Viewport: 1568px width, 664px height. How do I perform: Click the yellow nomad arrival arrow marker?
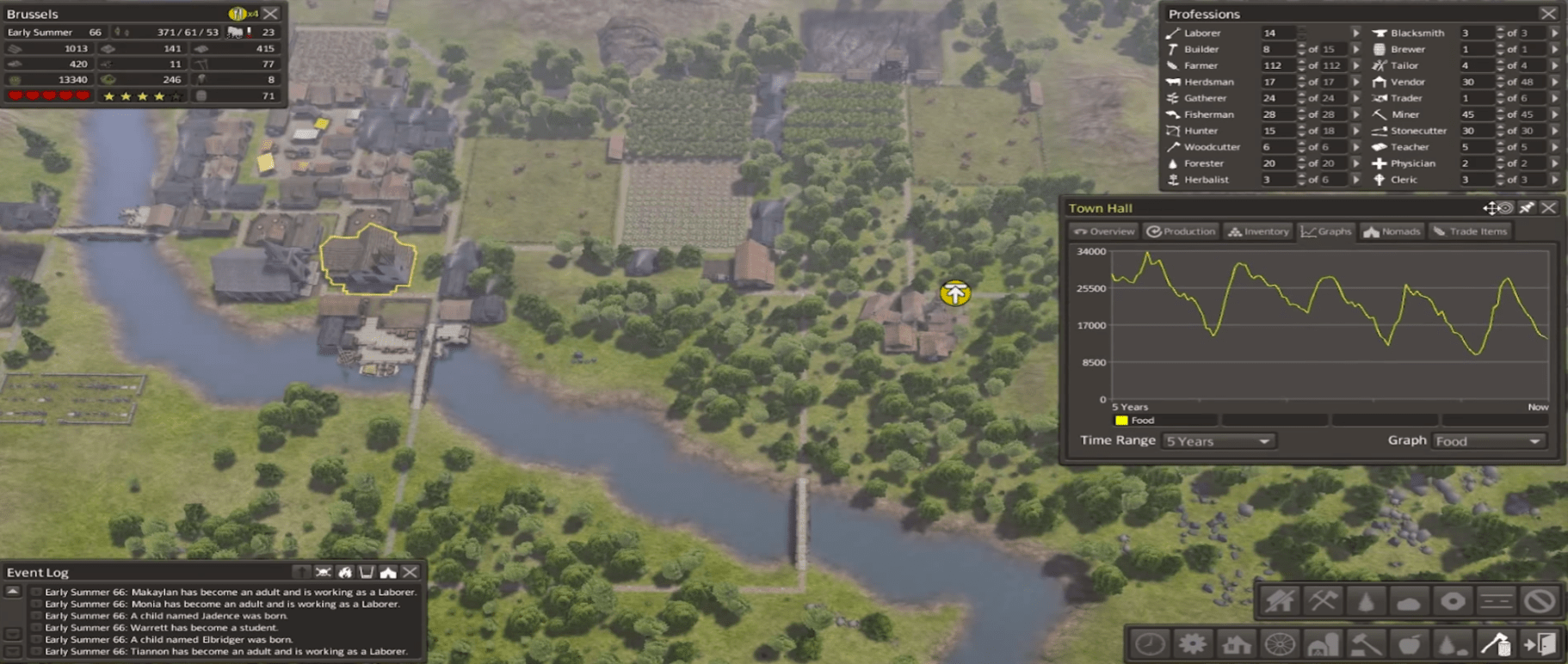pyautogui.click(x=955, y=294)
